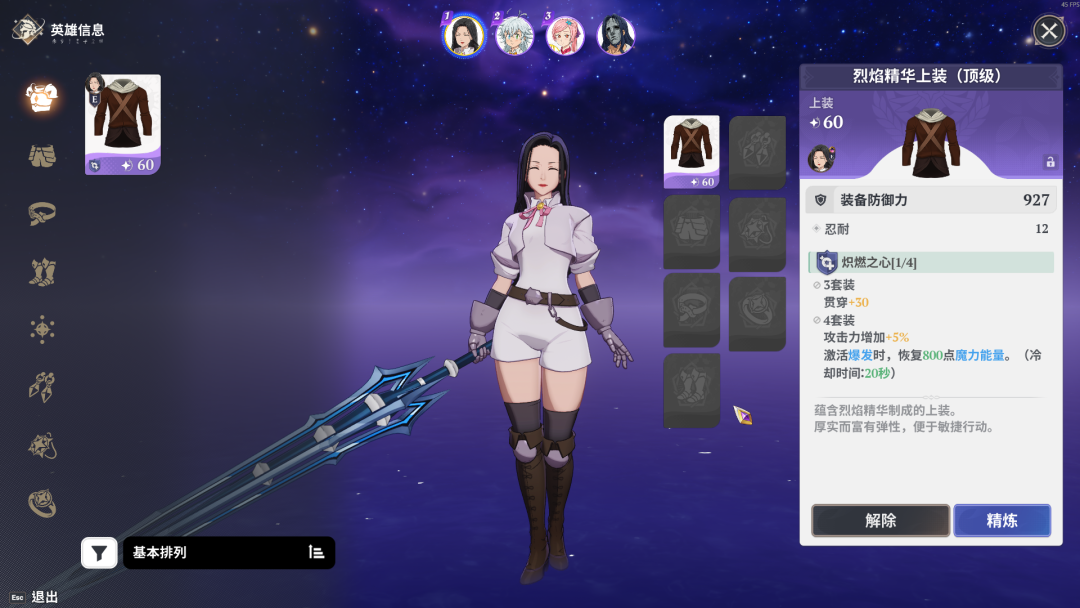Viewport: 1080px width, 608px height.
Task: Select the empty pants equipment slot
Action: point(691,232)
